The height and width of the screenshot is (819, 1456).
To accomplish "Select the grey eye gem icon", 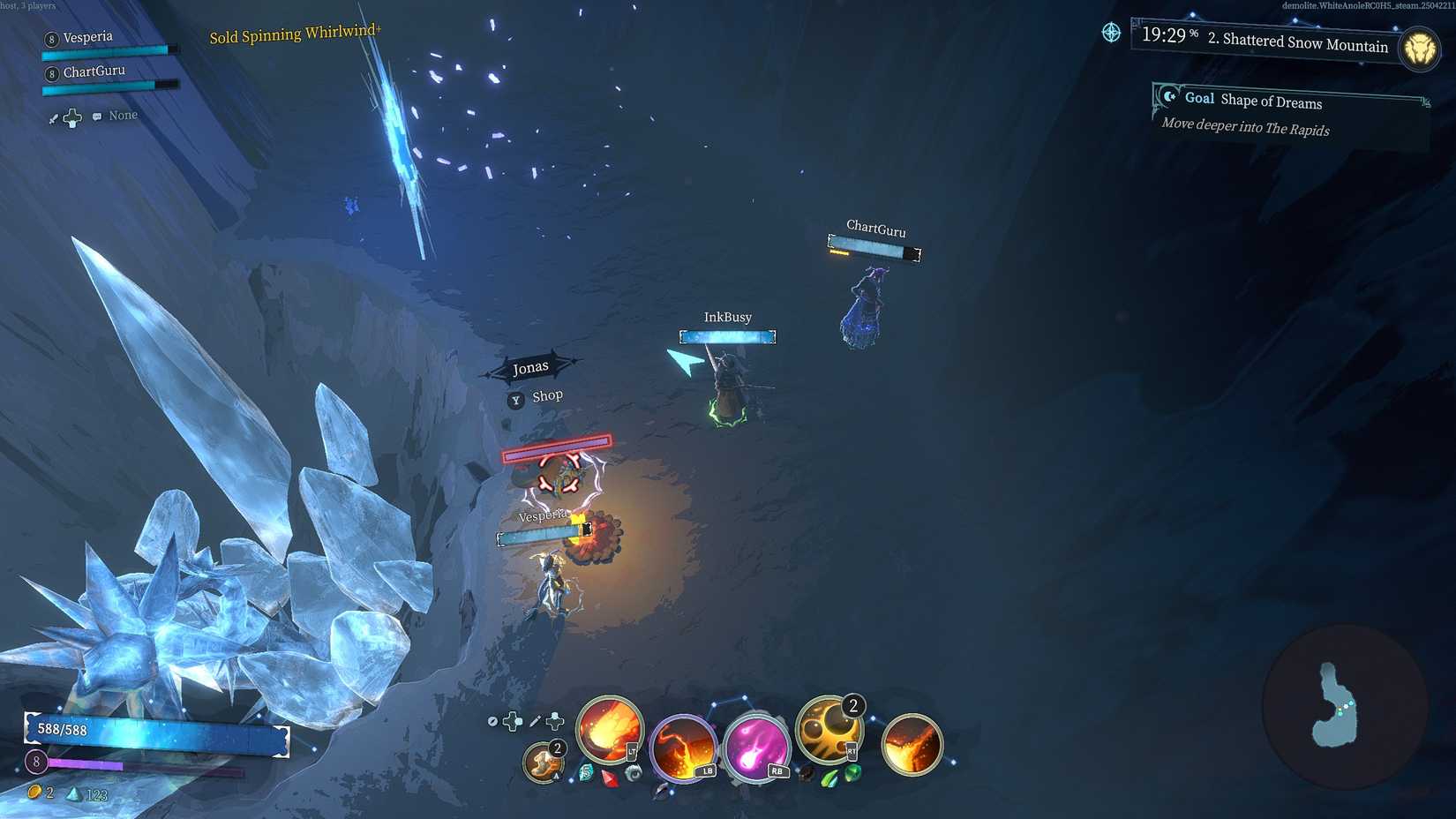I will coord(633,773).
